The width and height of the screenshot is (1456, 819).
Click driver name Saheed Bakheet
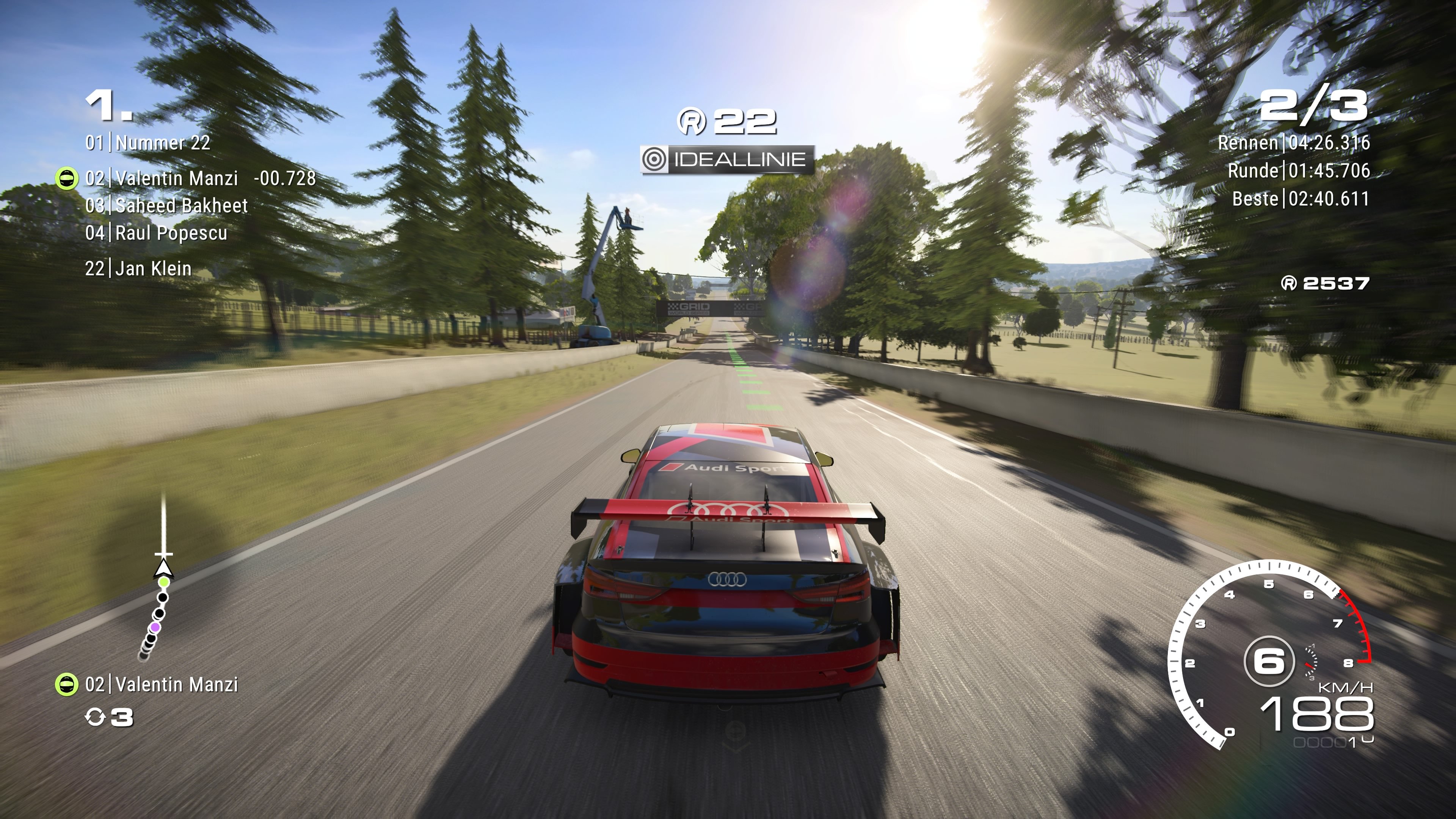[x=181, y=206]
